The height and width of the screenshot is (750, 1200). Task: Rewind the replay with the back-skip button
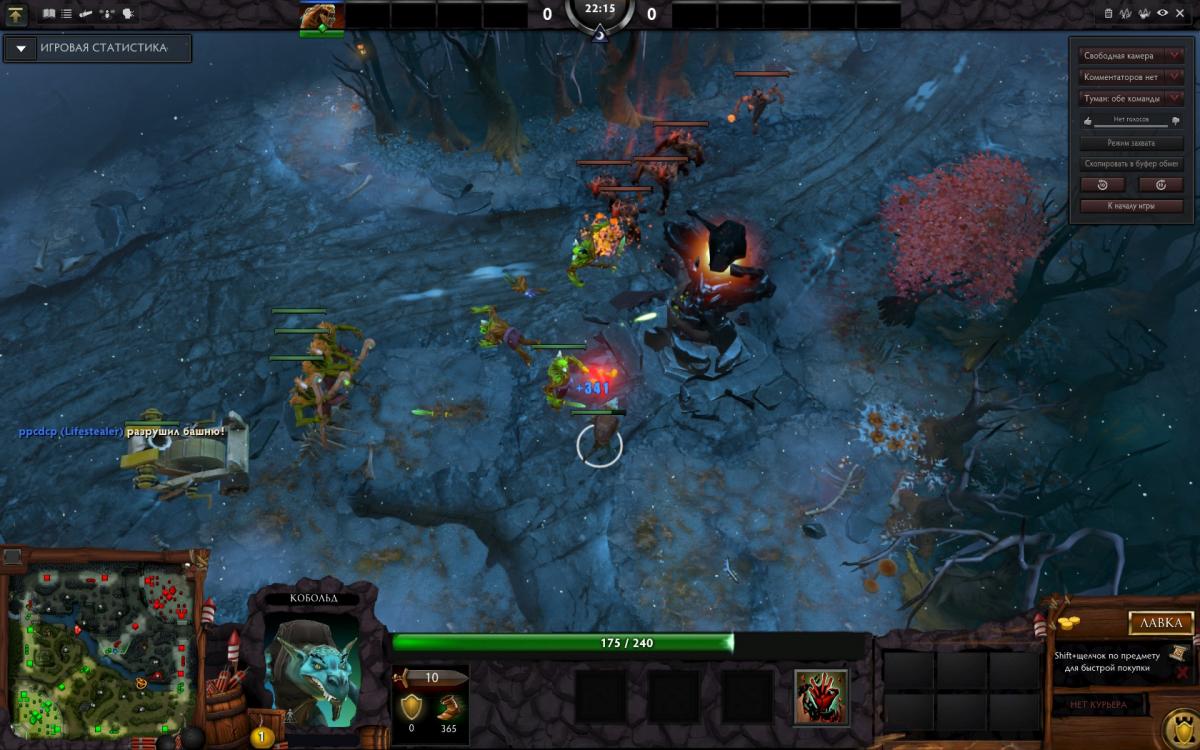[x=1102, y=185]
